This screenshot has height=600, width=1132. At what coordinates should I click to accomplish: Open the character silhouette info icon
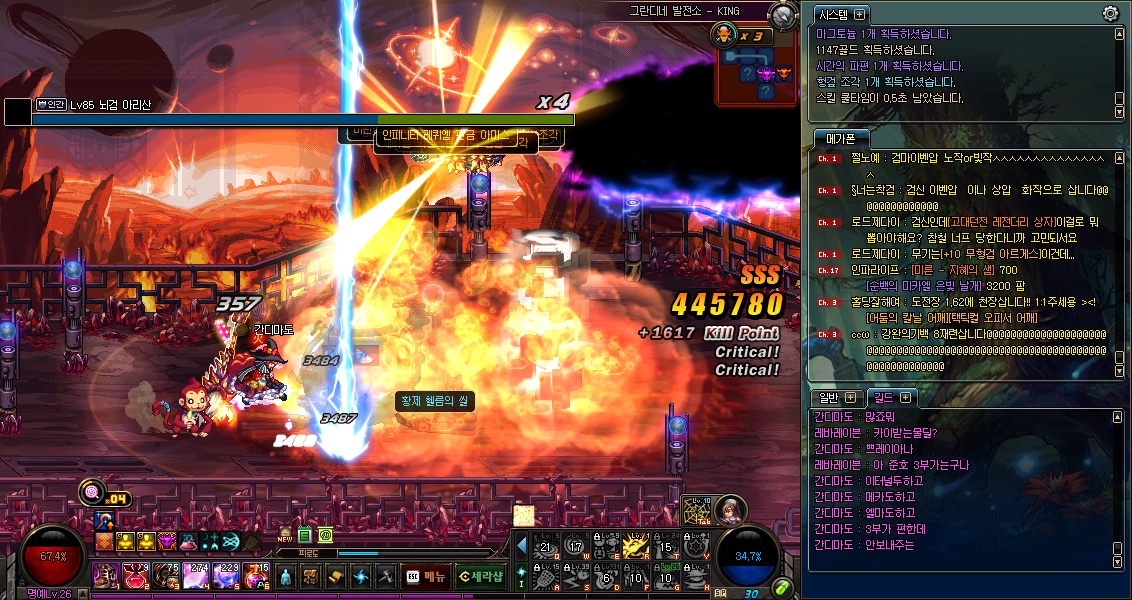coord(286,576)
